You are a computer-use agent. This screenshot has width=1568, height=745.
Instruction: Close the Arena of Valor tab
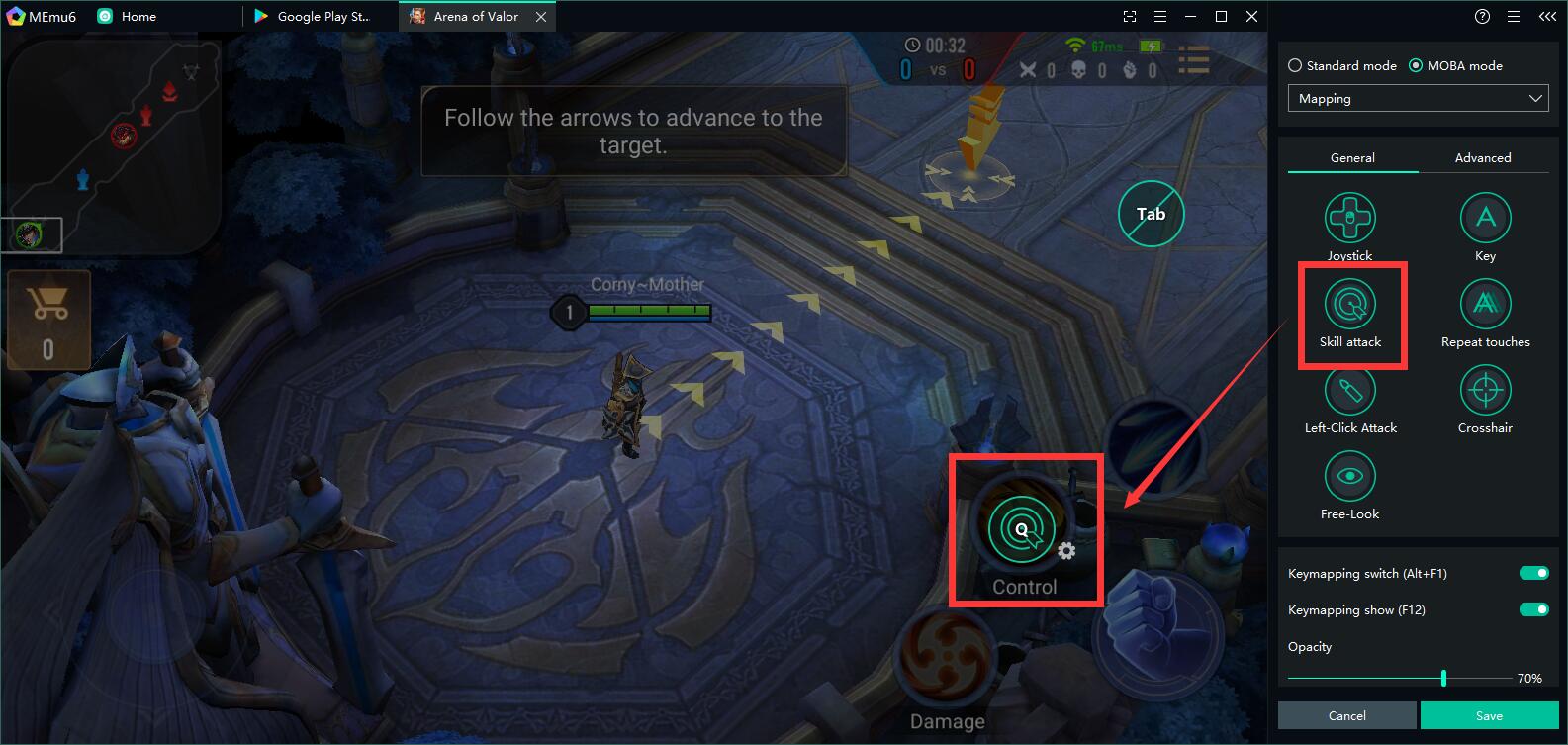[541, 17]
